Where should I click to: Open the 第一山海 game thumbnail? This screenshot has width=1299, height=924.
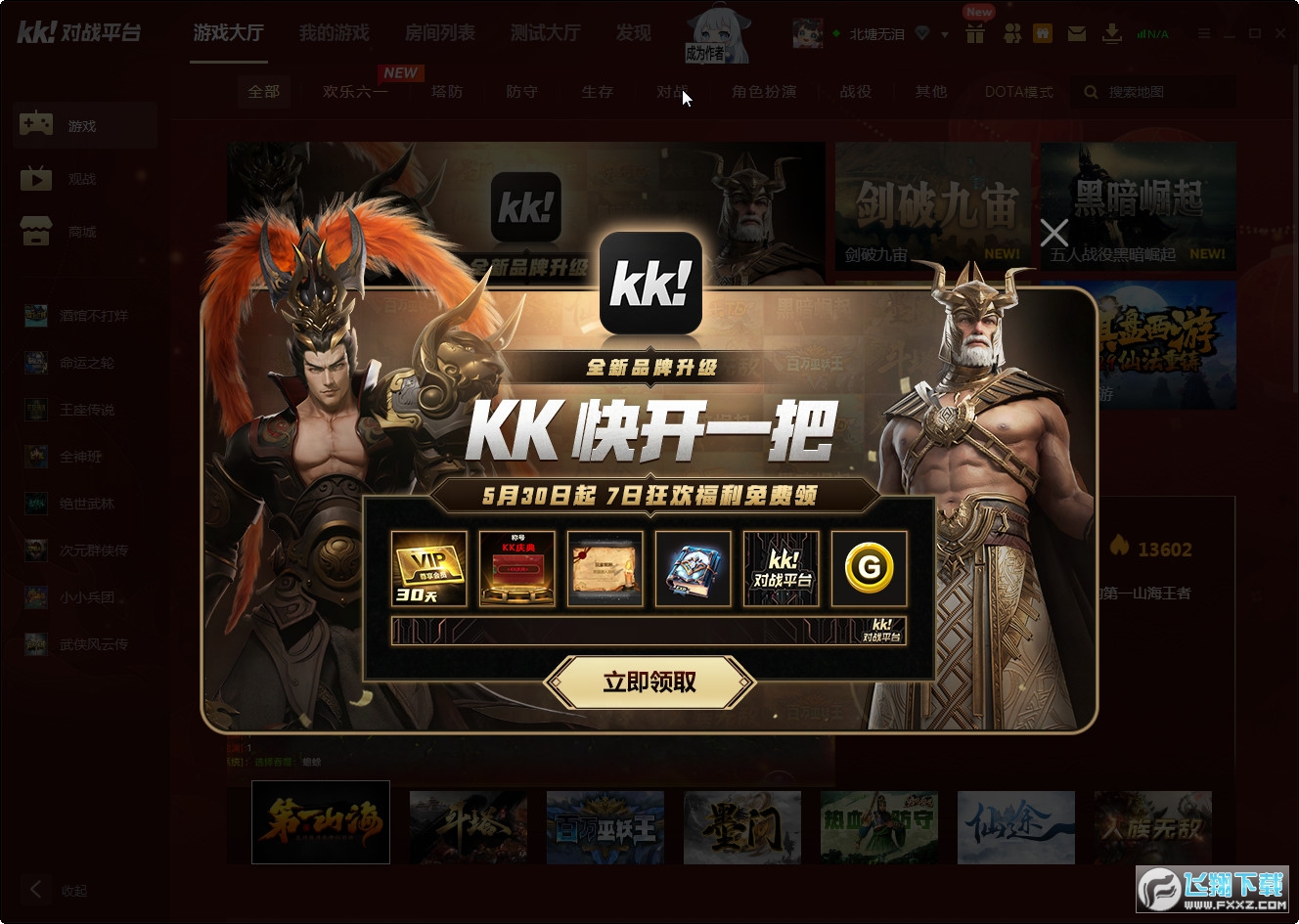coord(320,822)
